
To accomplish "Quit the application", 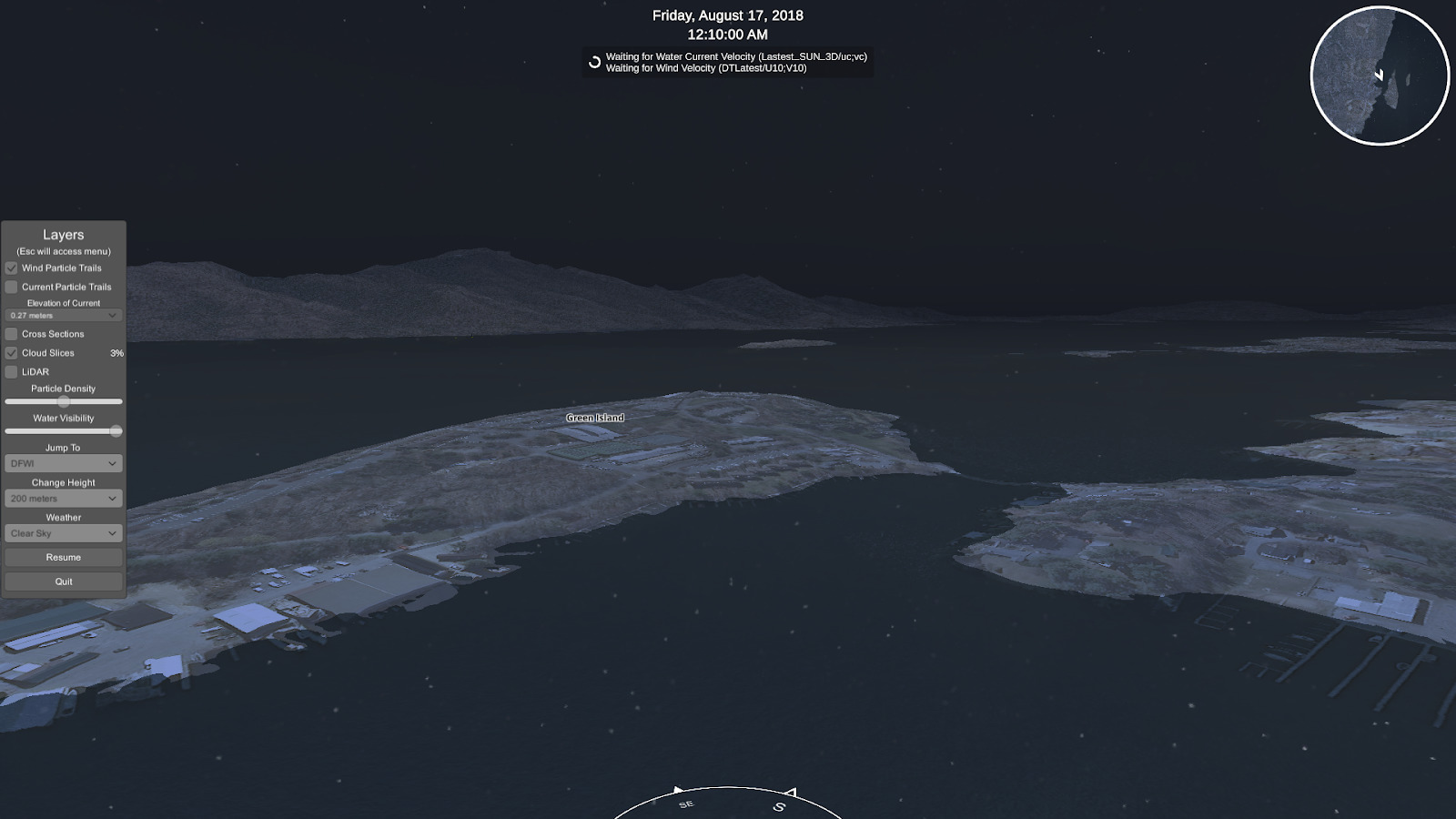I will tap(64, 581).
